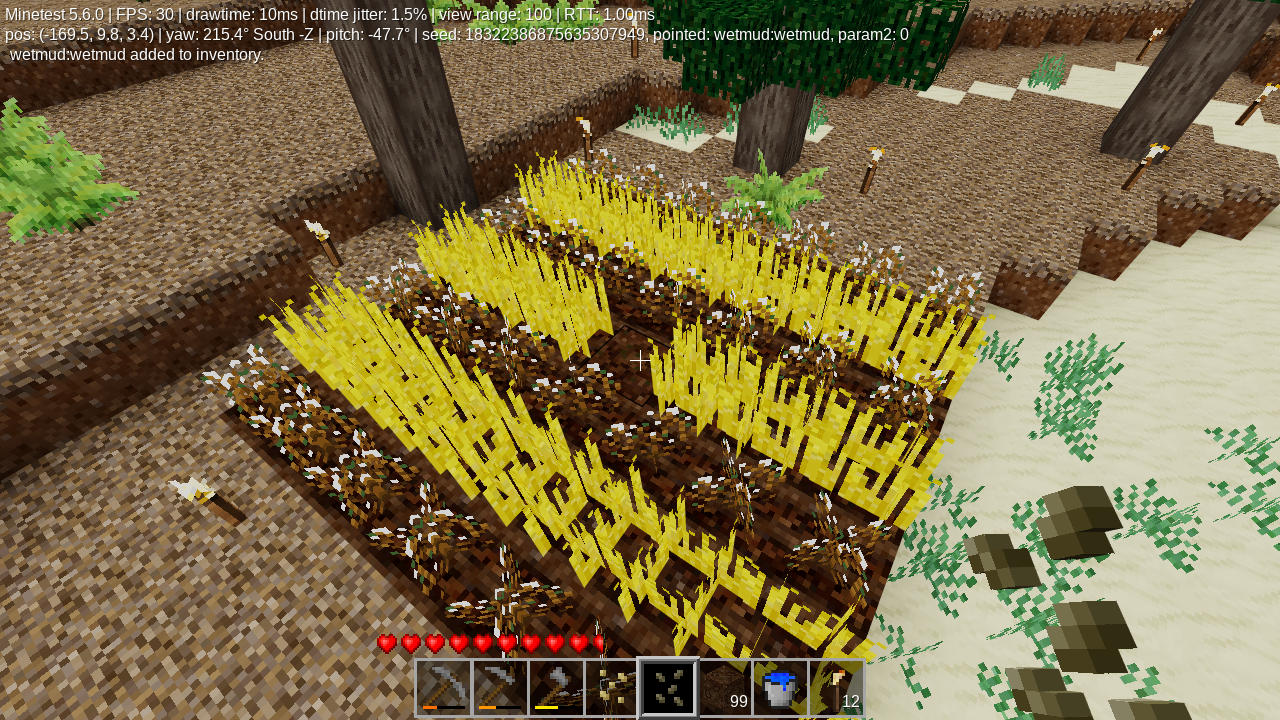The image size is (1280, 720).
Task: Click the highlighted seeds slot in the hotbar
Action: (x=668, y=687)
